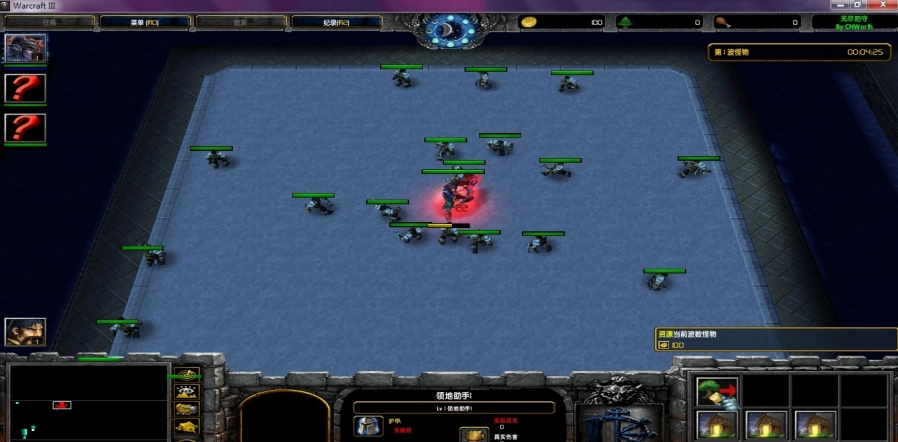Toggle the minimap terrain display button
This screenshot has height=442, width=898.
(186, 392)
